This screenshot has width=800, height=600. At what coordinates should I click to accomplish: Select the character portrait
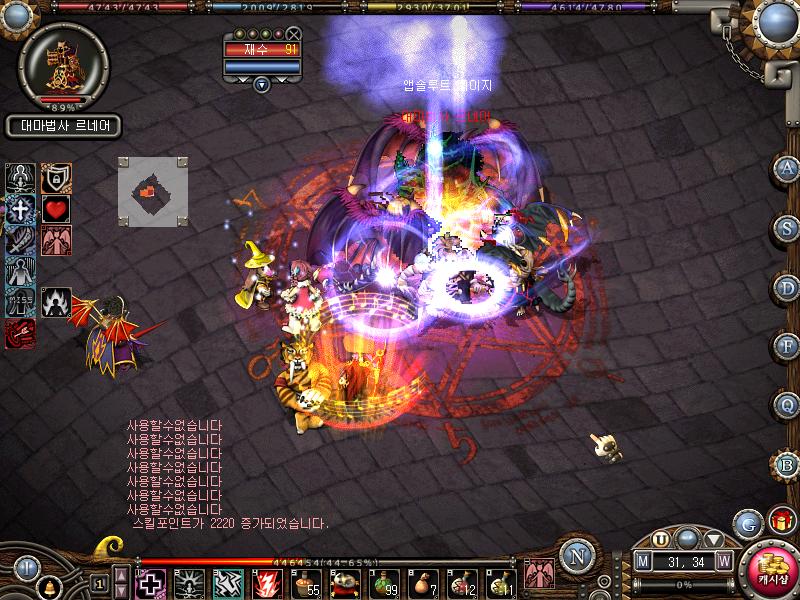pos(62,62)
